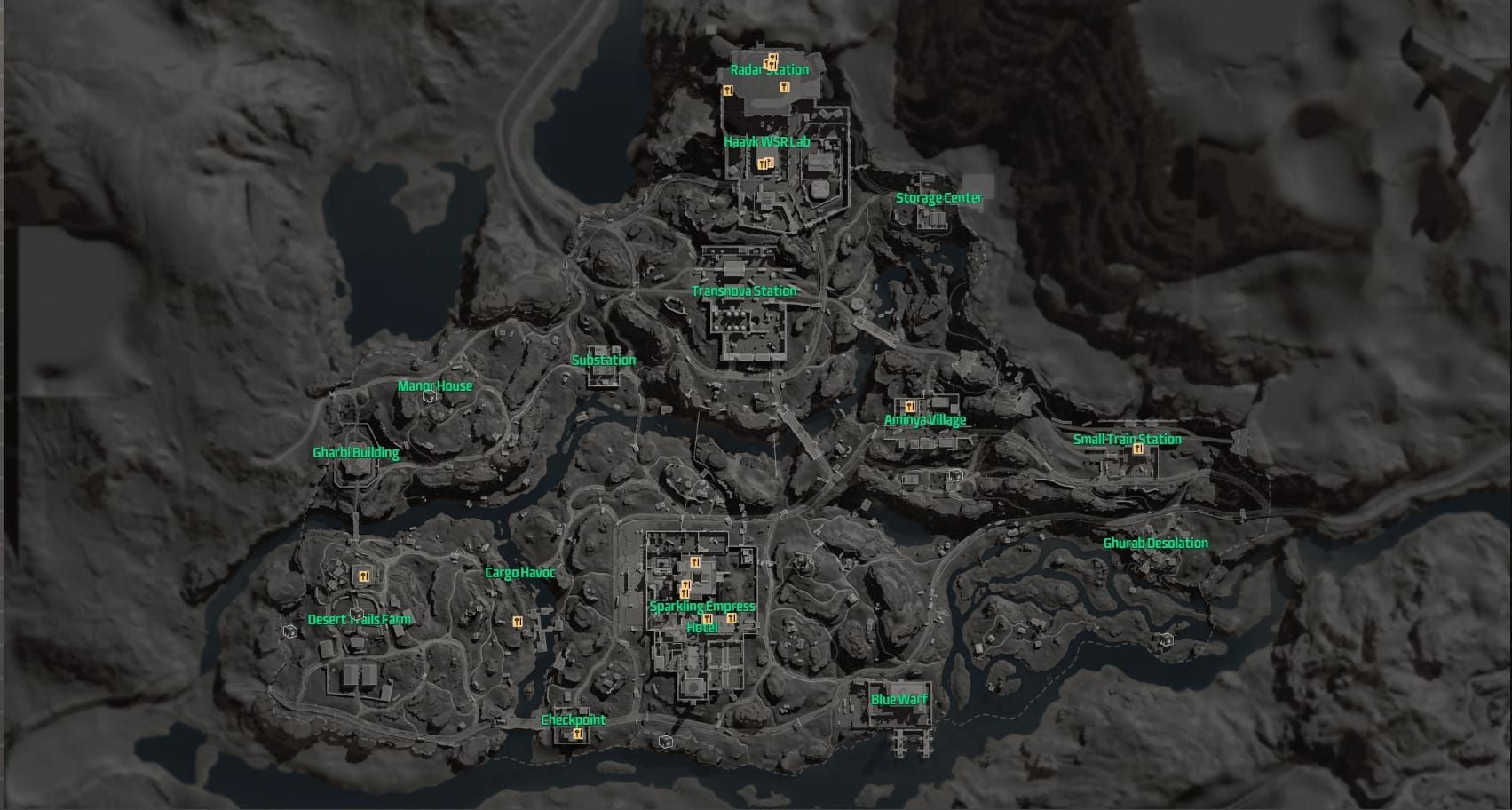Click the topmost loot icon at Sparkling Empress Hotel
Screen dimensions: 1512x810
[x=694, y=562]
